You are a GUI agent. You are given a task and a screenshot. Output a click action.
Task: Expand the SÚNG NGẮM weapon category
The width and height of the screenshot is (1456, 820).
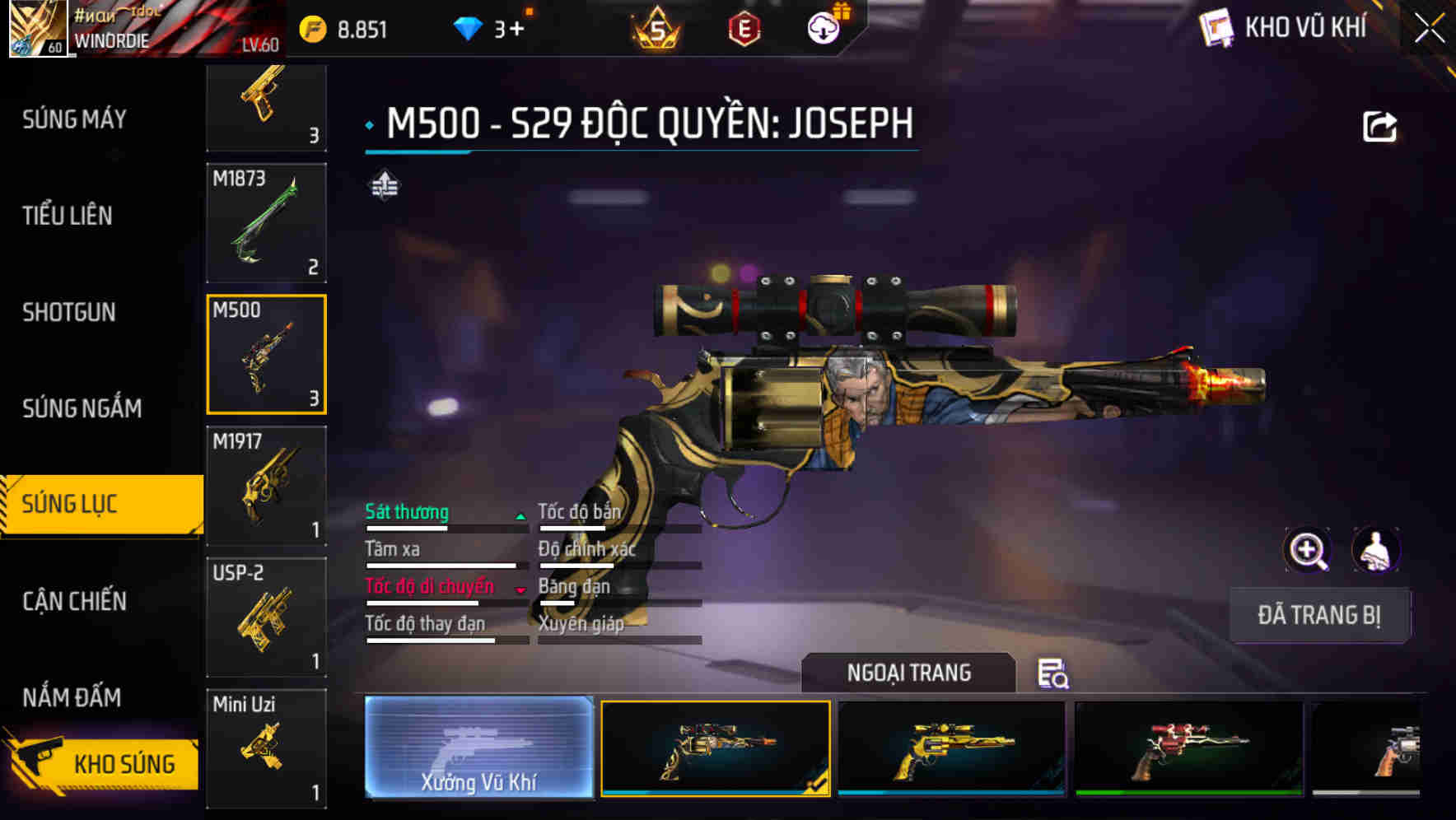(x=82, y=408)
